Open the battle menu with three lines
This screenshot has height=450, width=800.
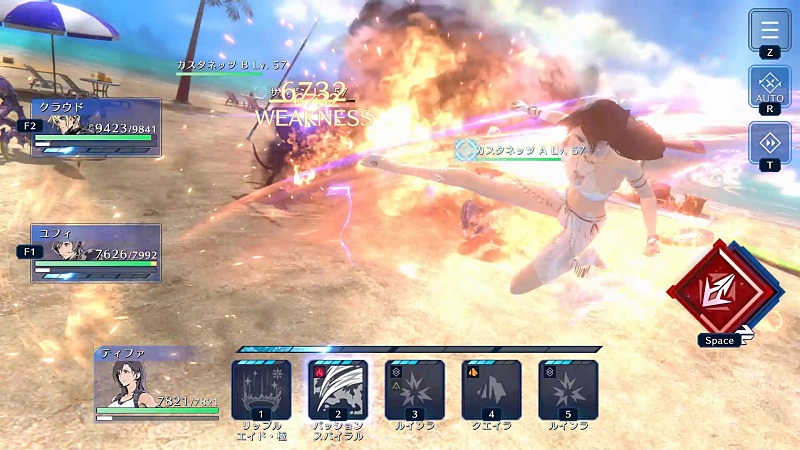pos(770,30)
